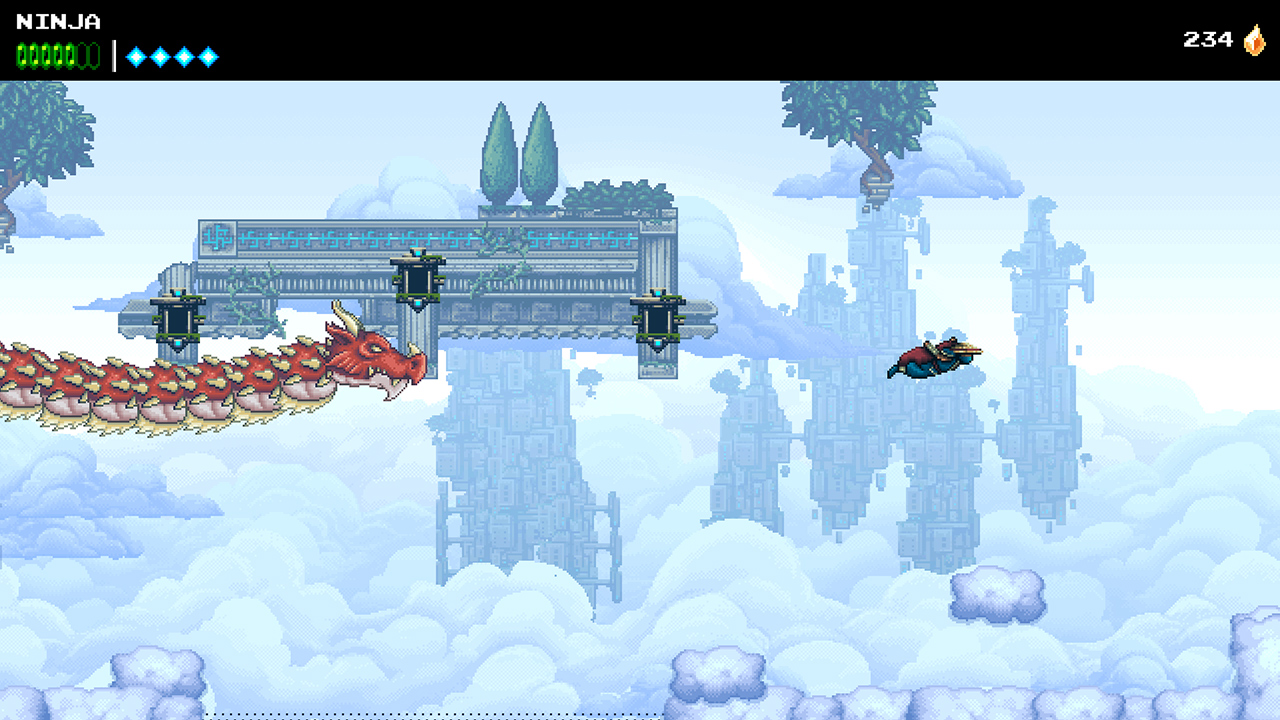Click the leftmost green health pip
Viewport: 1280px width, 720px height.
coord(21,54)
